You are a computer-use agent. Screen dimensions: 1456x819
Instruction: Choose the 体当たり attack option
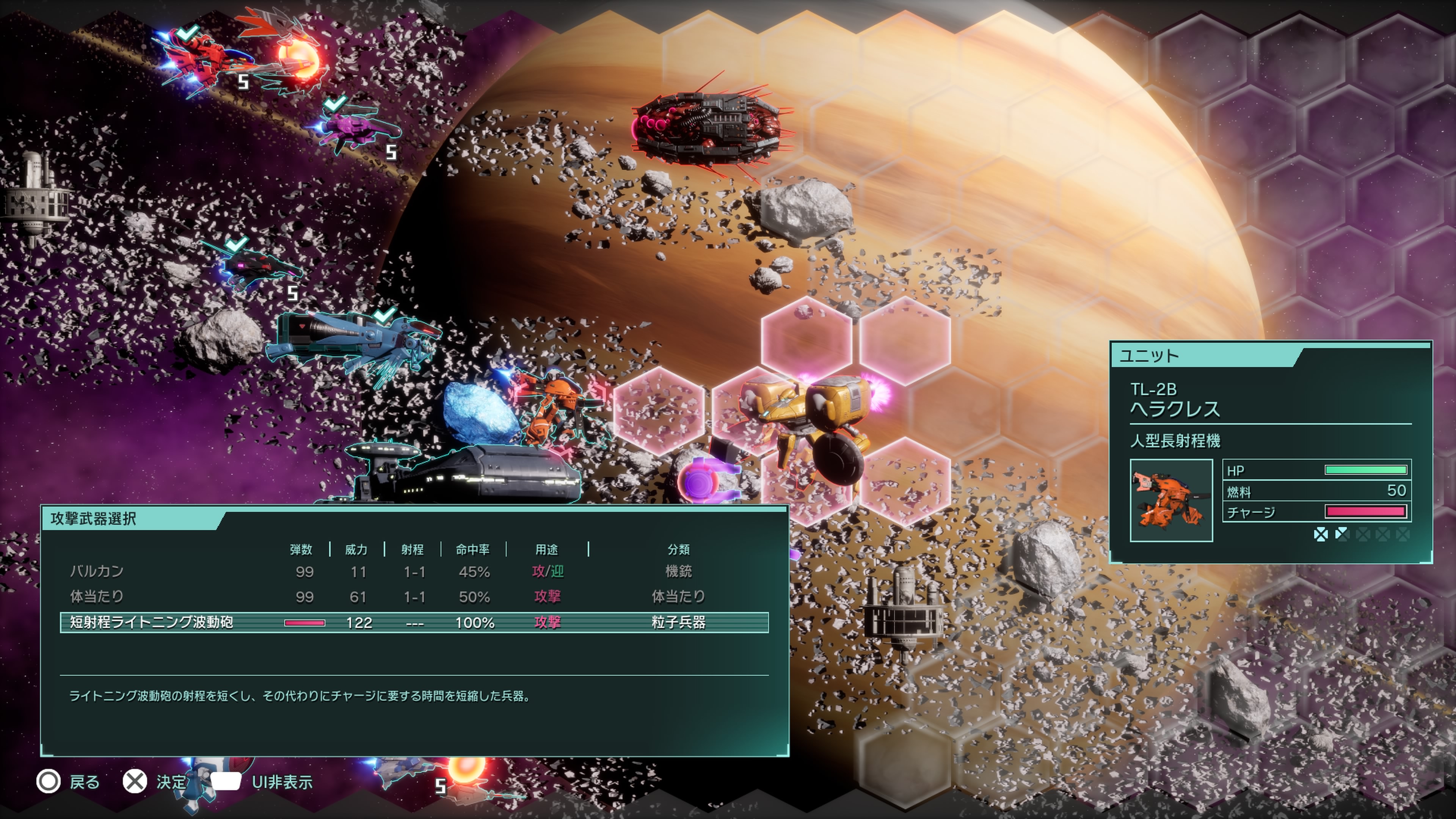(x=97, y=596)
